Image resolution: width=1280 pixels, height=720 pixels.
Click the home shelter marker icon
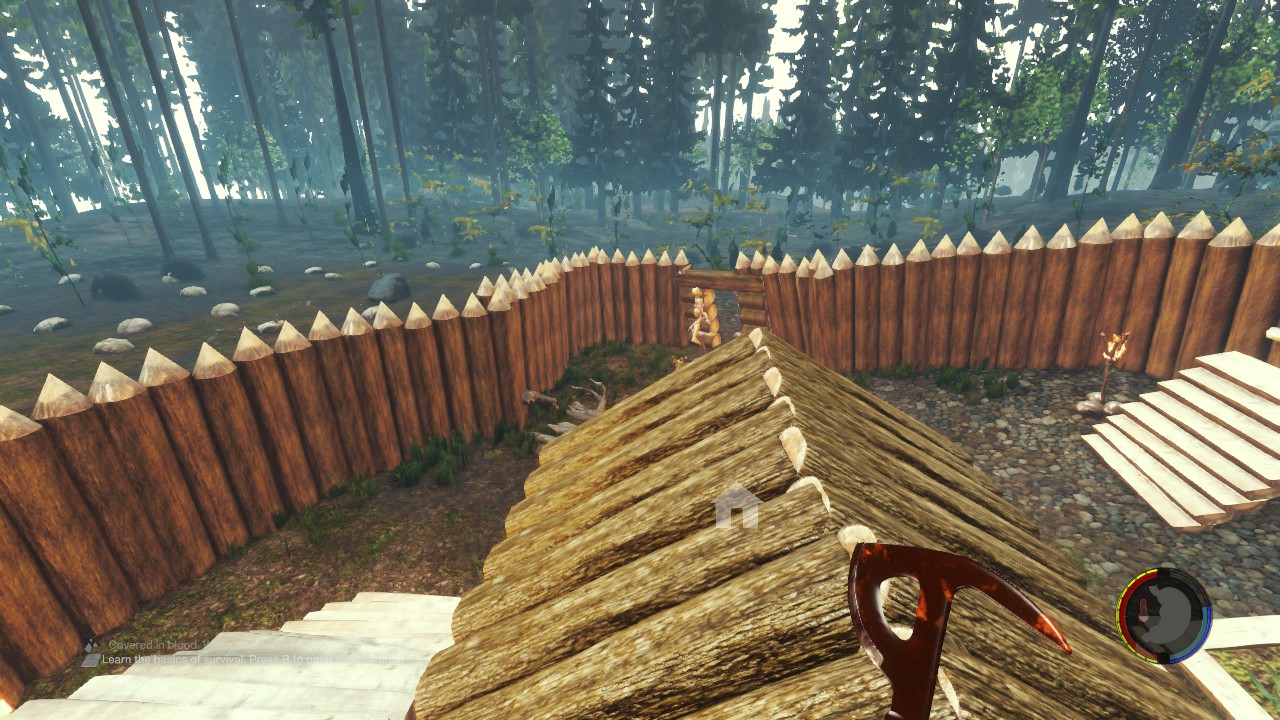tap(737, 506)
